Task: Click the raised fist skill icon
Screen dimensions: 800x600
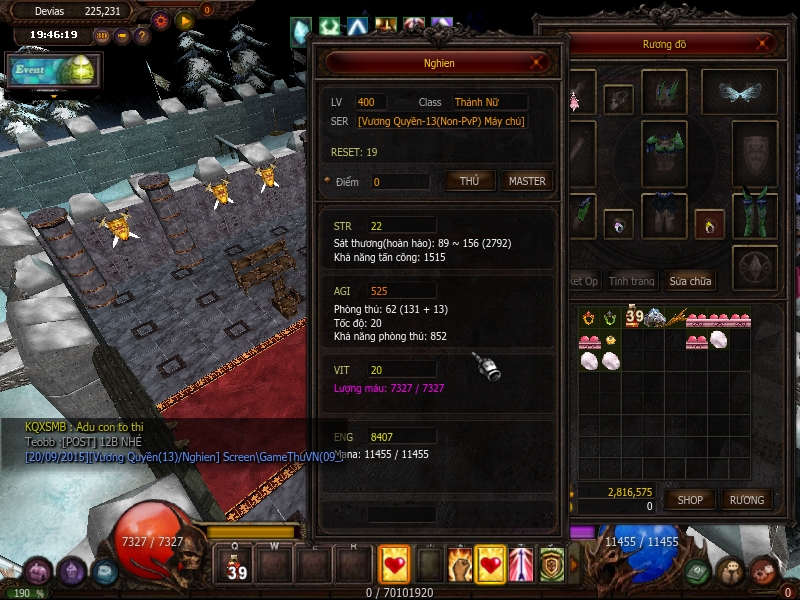Action: click(460, 565)
